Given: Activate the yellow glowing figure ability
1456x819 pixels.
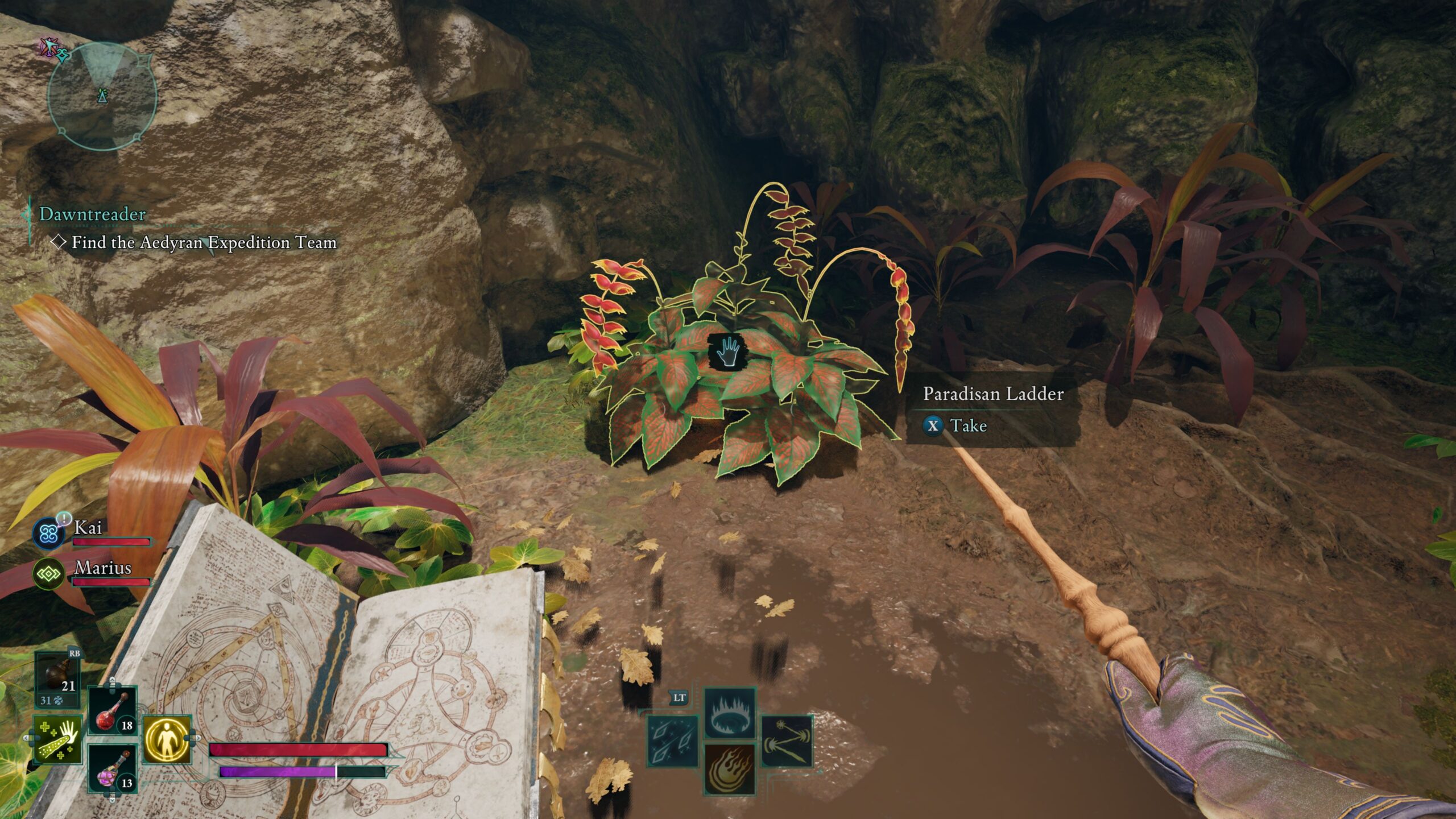Looking at the screenshot, I should point(167,740).
